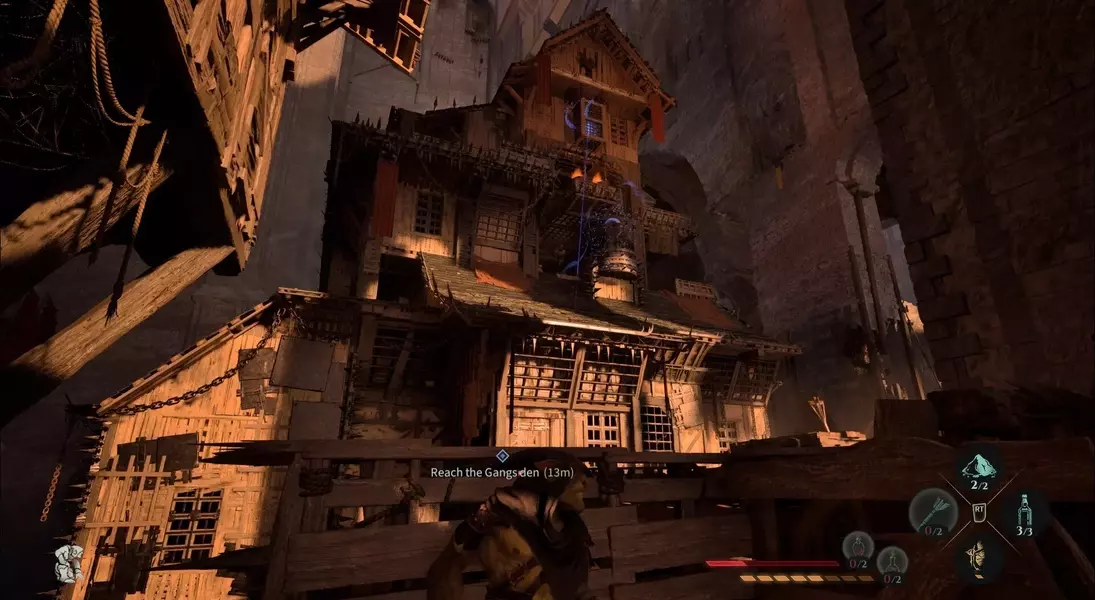
Task: Select the teal sand pile item
Action: 979,467
